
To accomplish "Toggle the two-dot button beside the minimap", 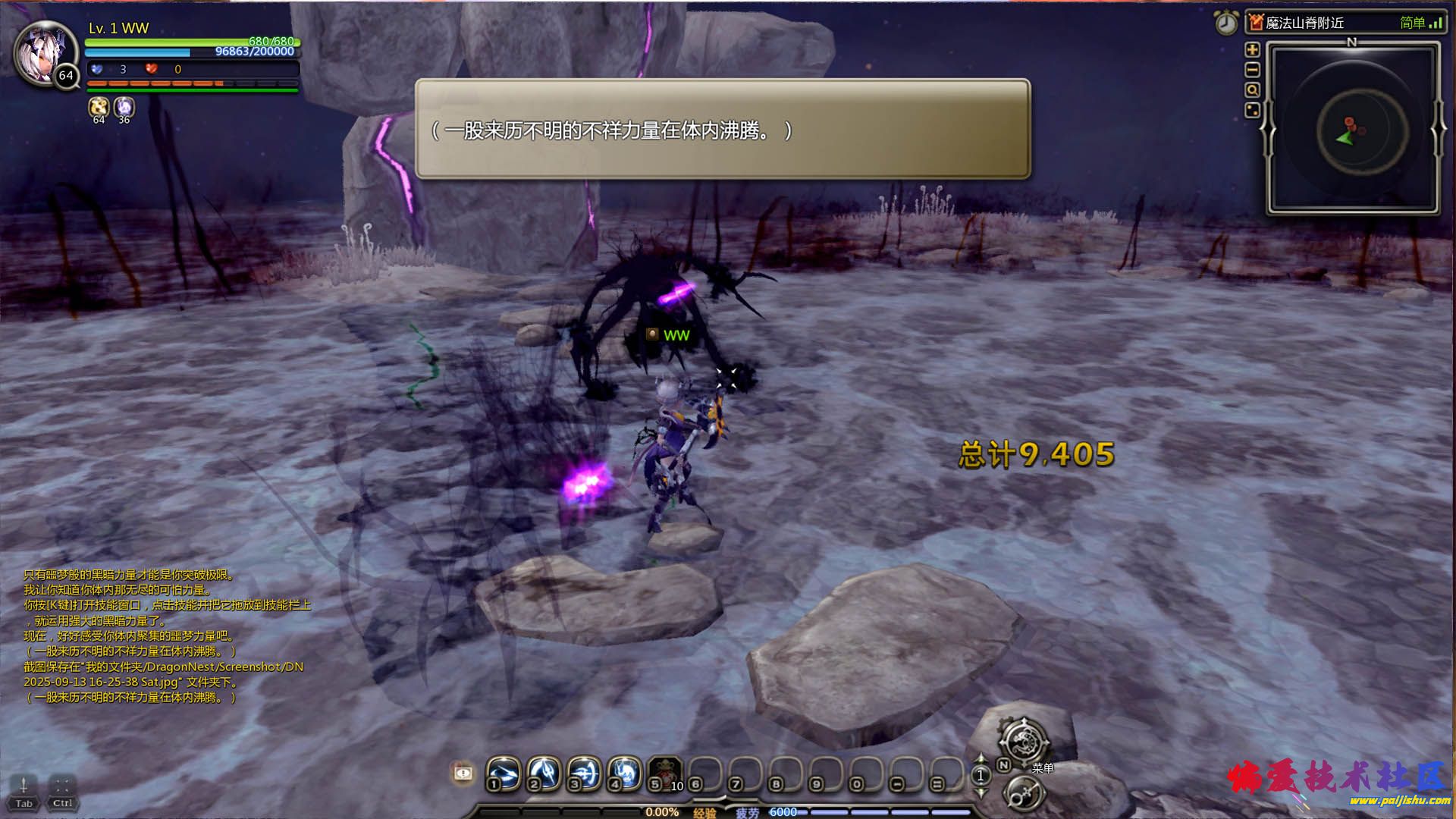I will point(1252,111).
